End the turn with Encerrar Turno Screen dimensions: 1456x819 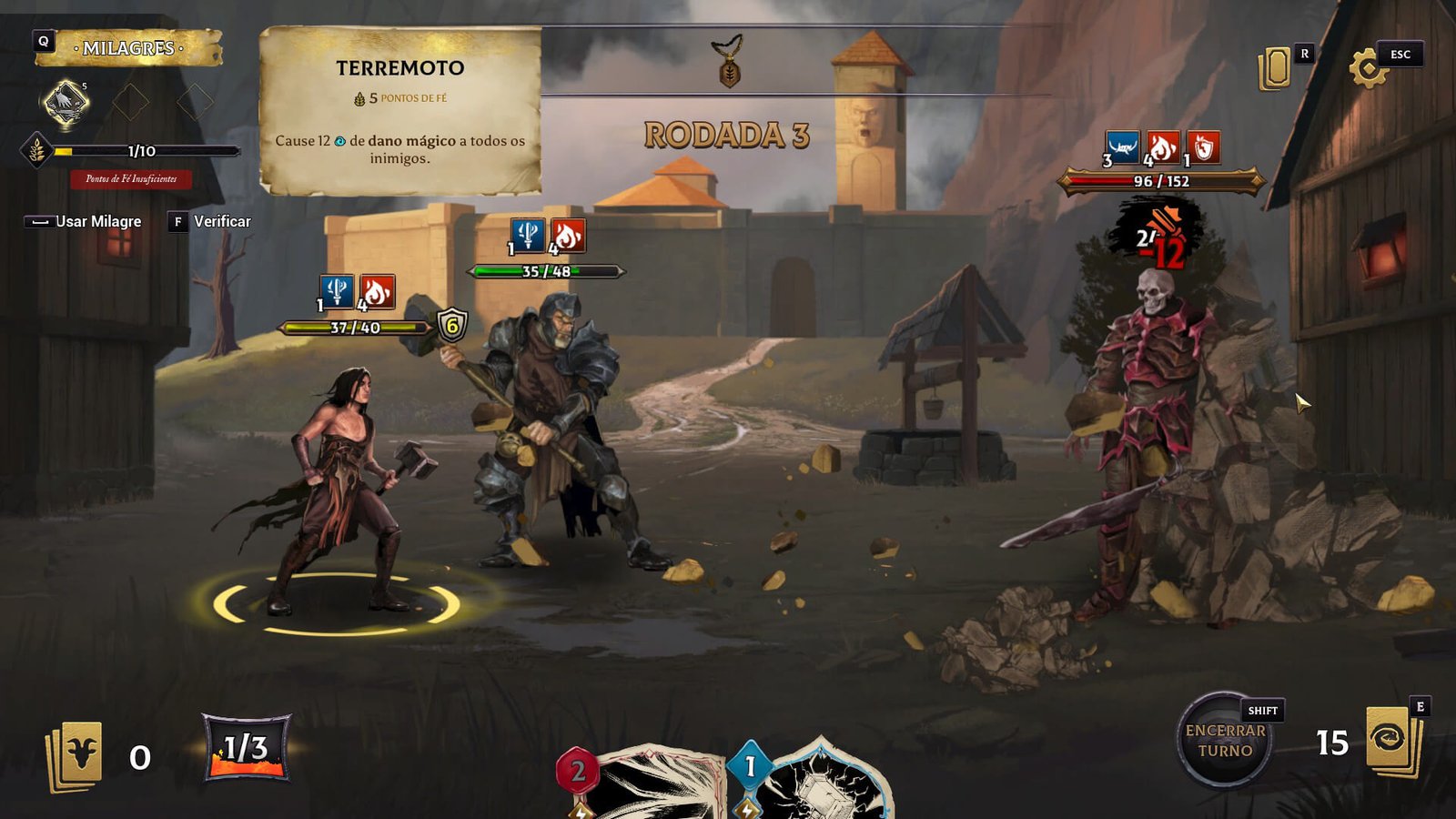tap(1225, 741)
